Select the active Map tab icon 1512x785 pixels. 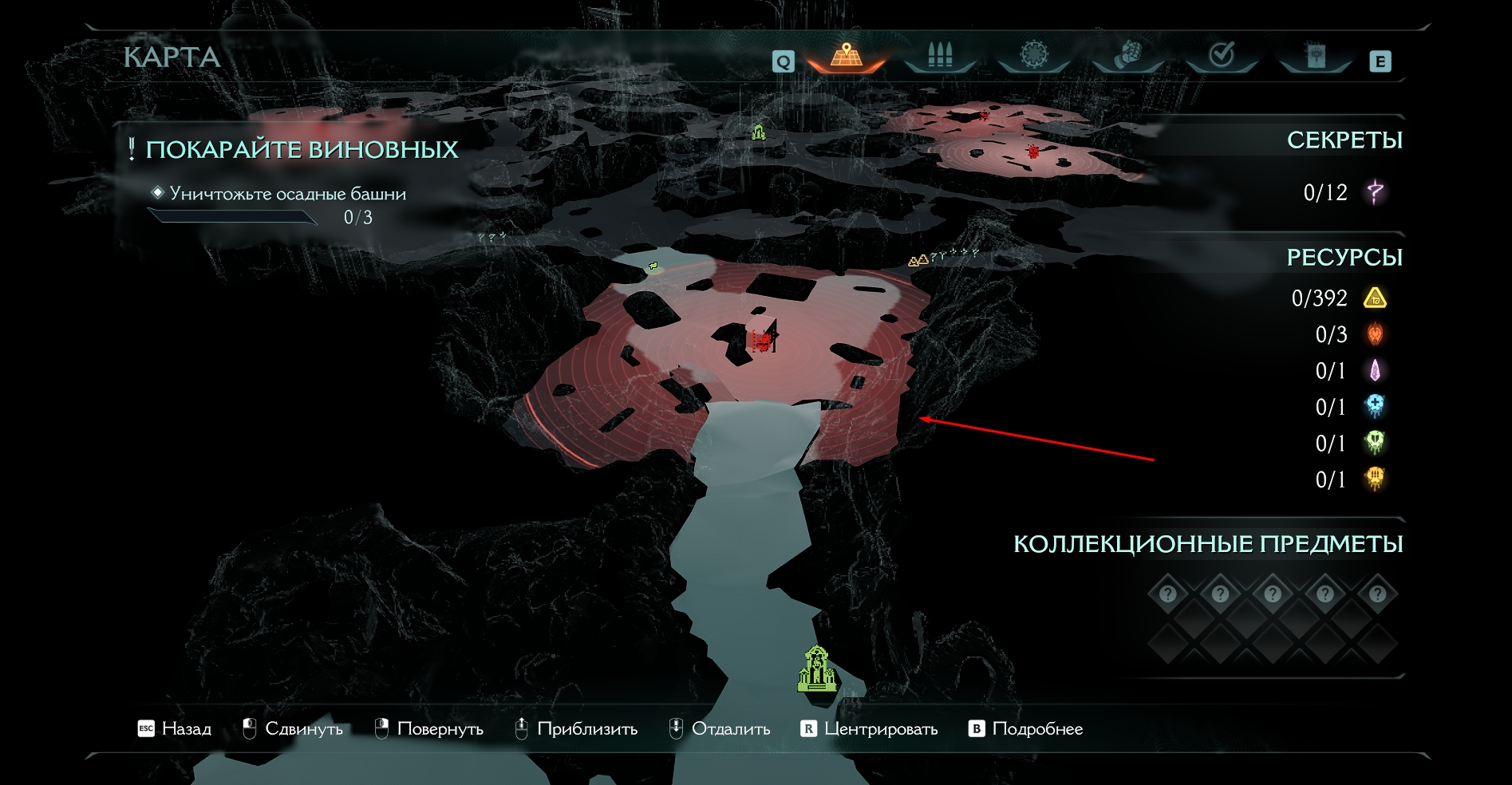[x=846, y=56]
